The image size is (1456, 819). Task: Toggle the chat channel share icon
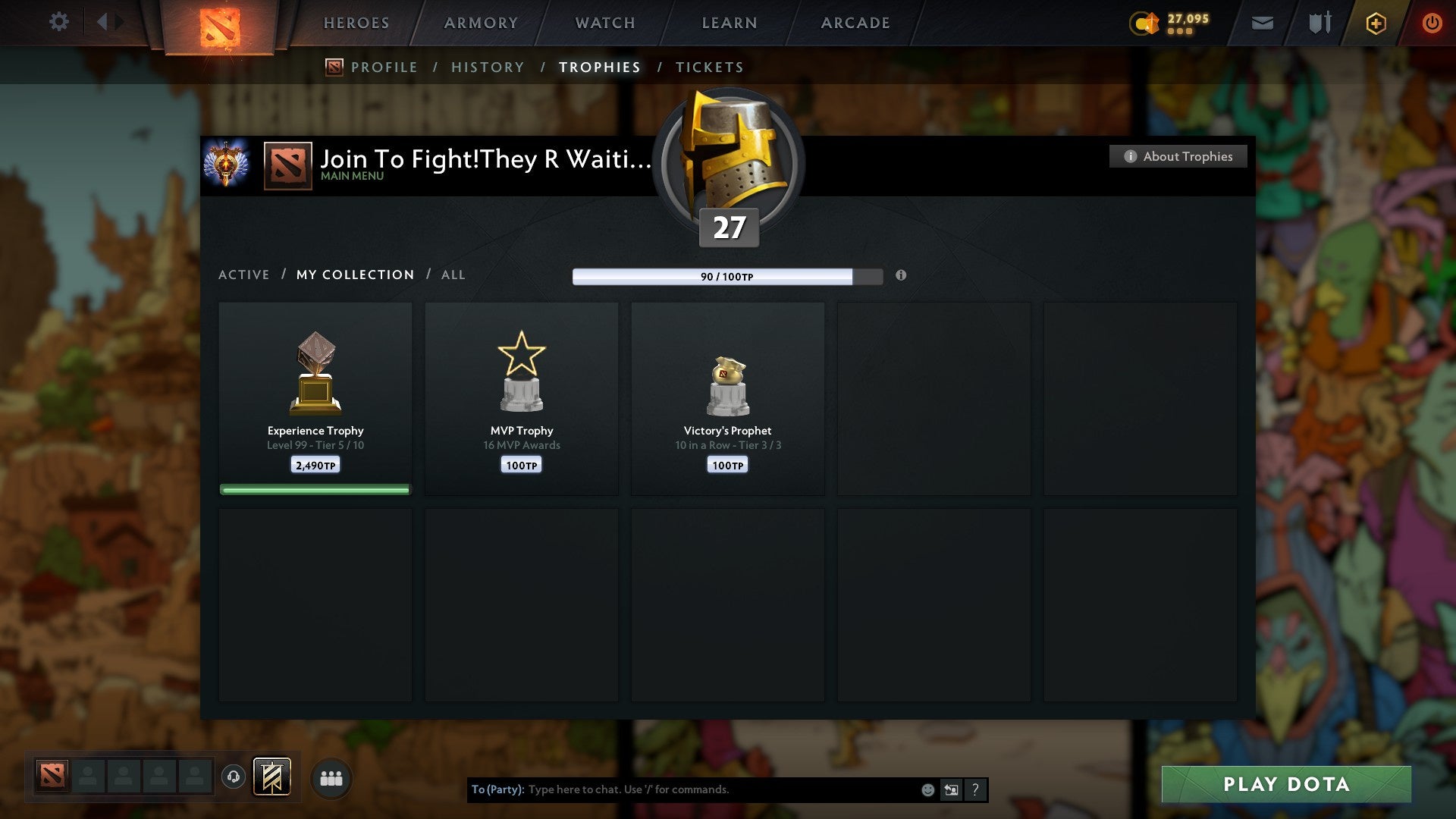coord(950,789)
